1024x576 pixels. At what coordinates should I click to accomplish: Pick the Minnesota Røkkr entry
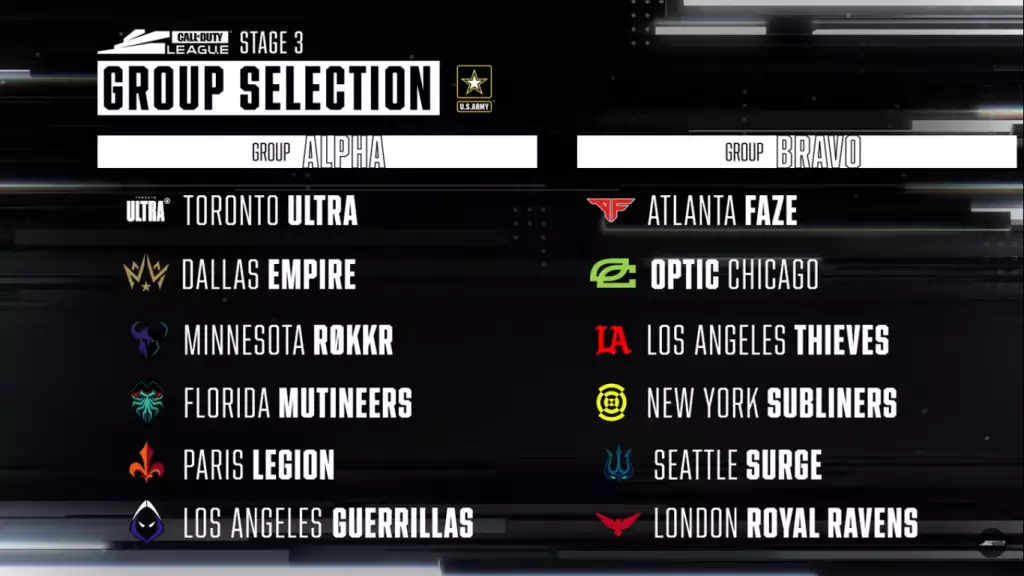(288, 340)
